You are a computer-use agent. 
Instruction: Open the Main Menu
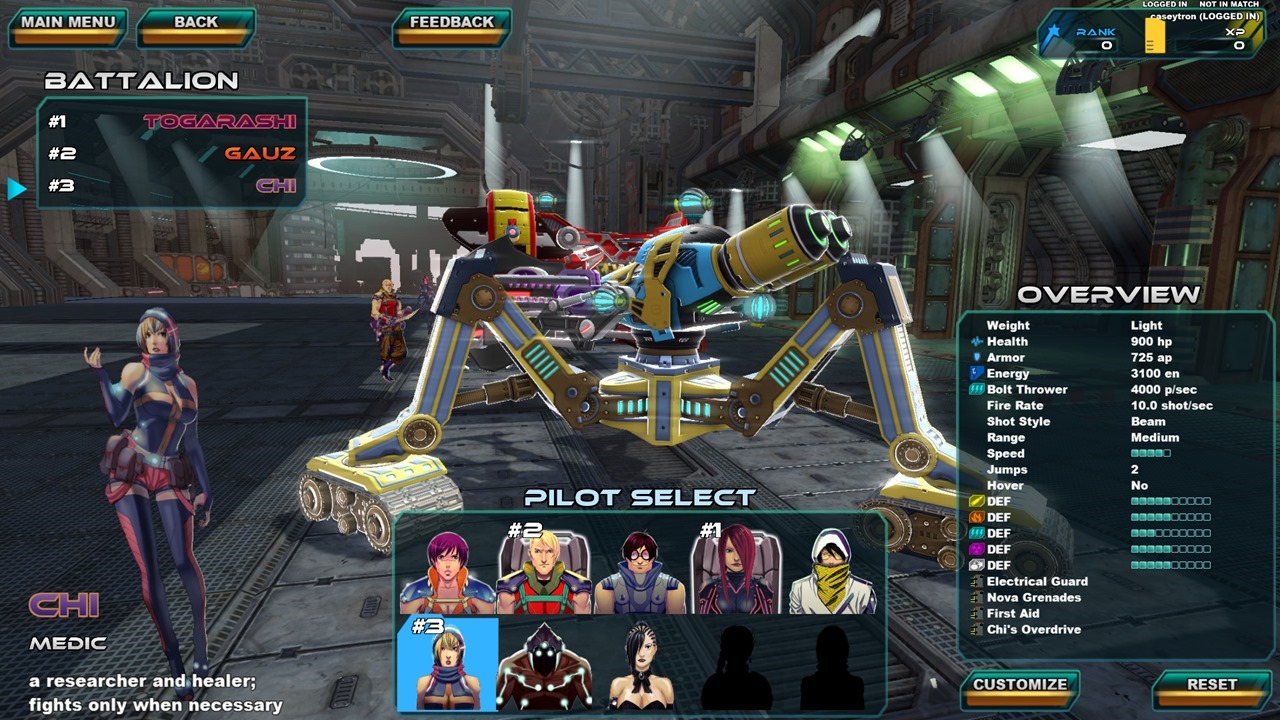coord(68,24)
